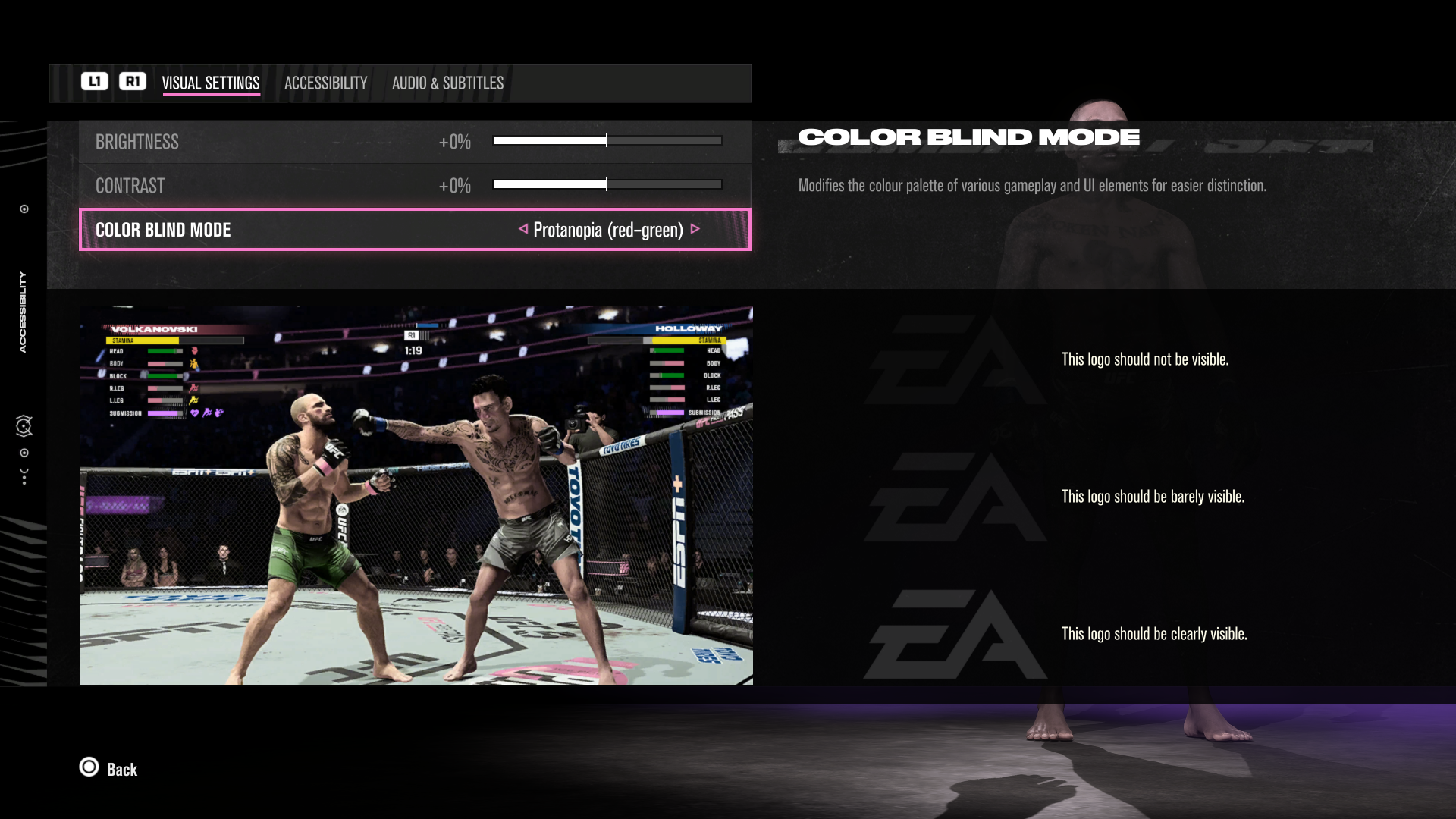The height and width of the screenshot is (819, 1456).
Task: Click the octagon settings icon in sidebar
Action: pyautogui.click(x=24, y=425)
